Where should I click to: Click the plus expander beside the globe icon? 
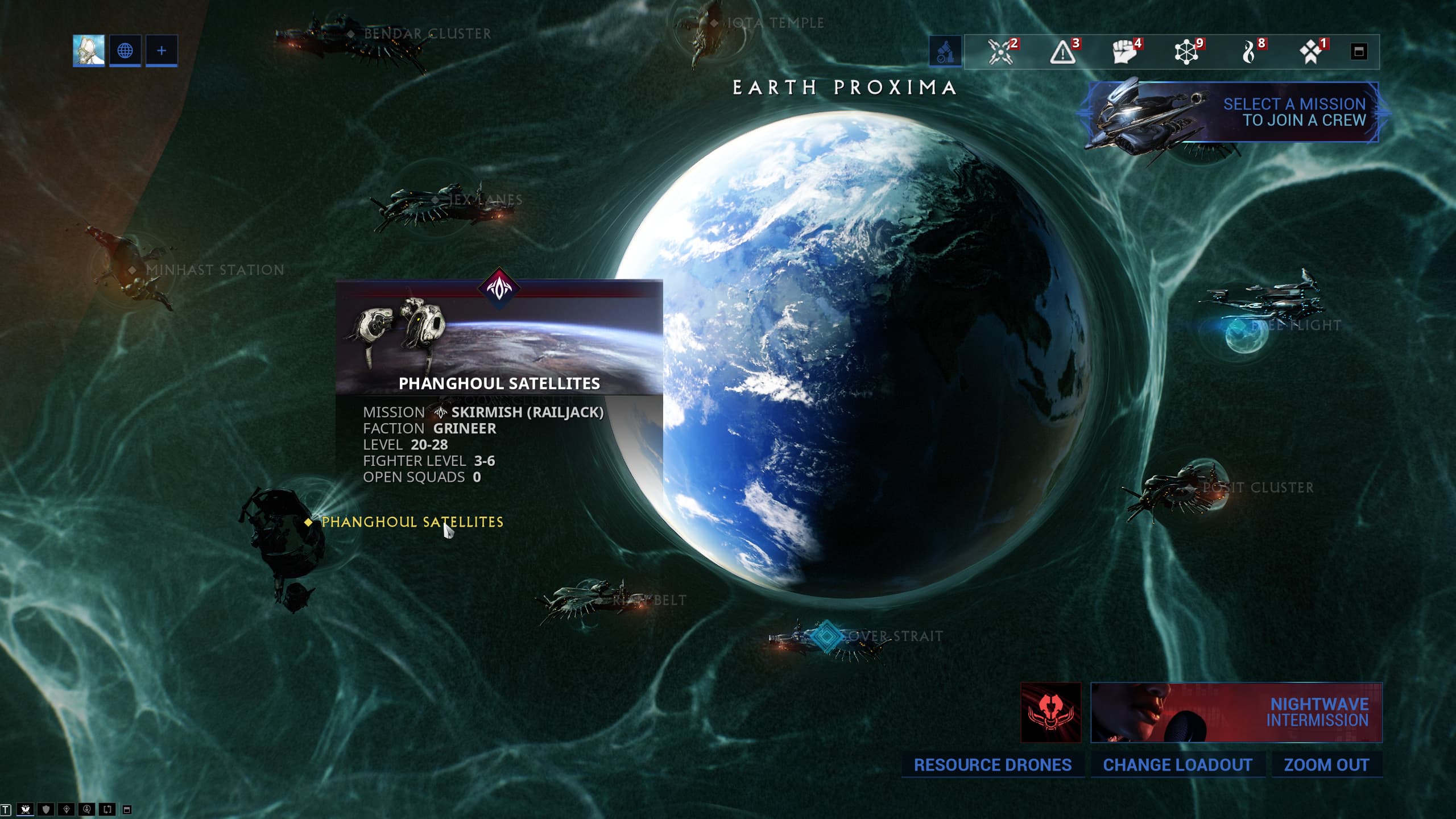pos(161,51)
